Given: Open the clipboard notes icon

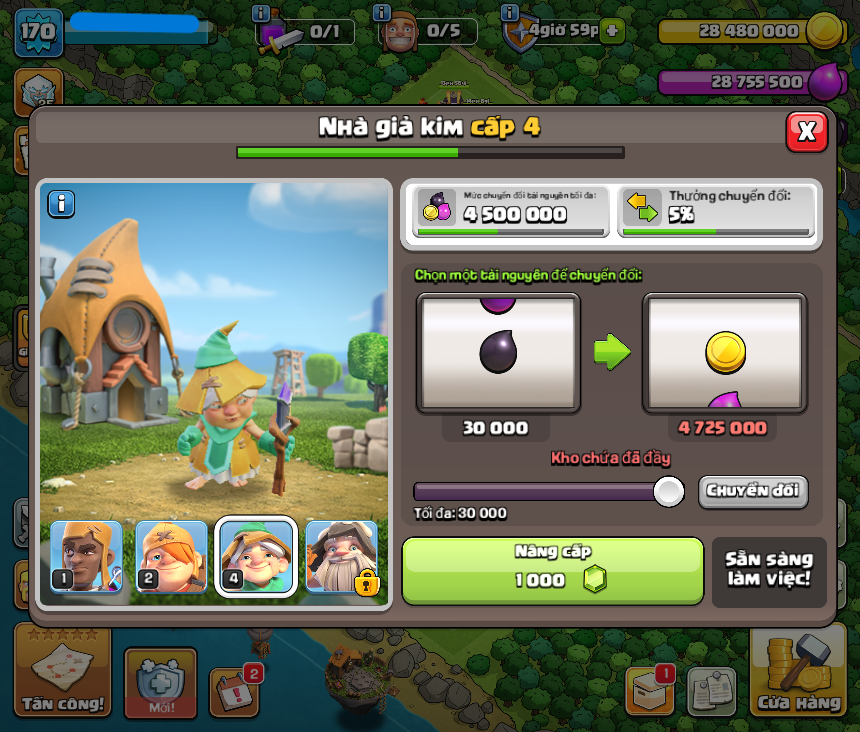Looking at the screenshot, I should (x=711, y=691).
